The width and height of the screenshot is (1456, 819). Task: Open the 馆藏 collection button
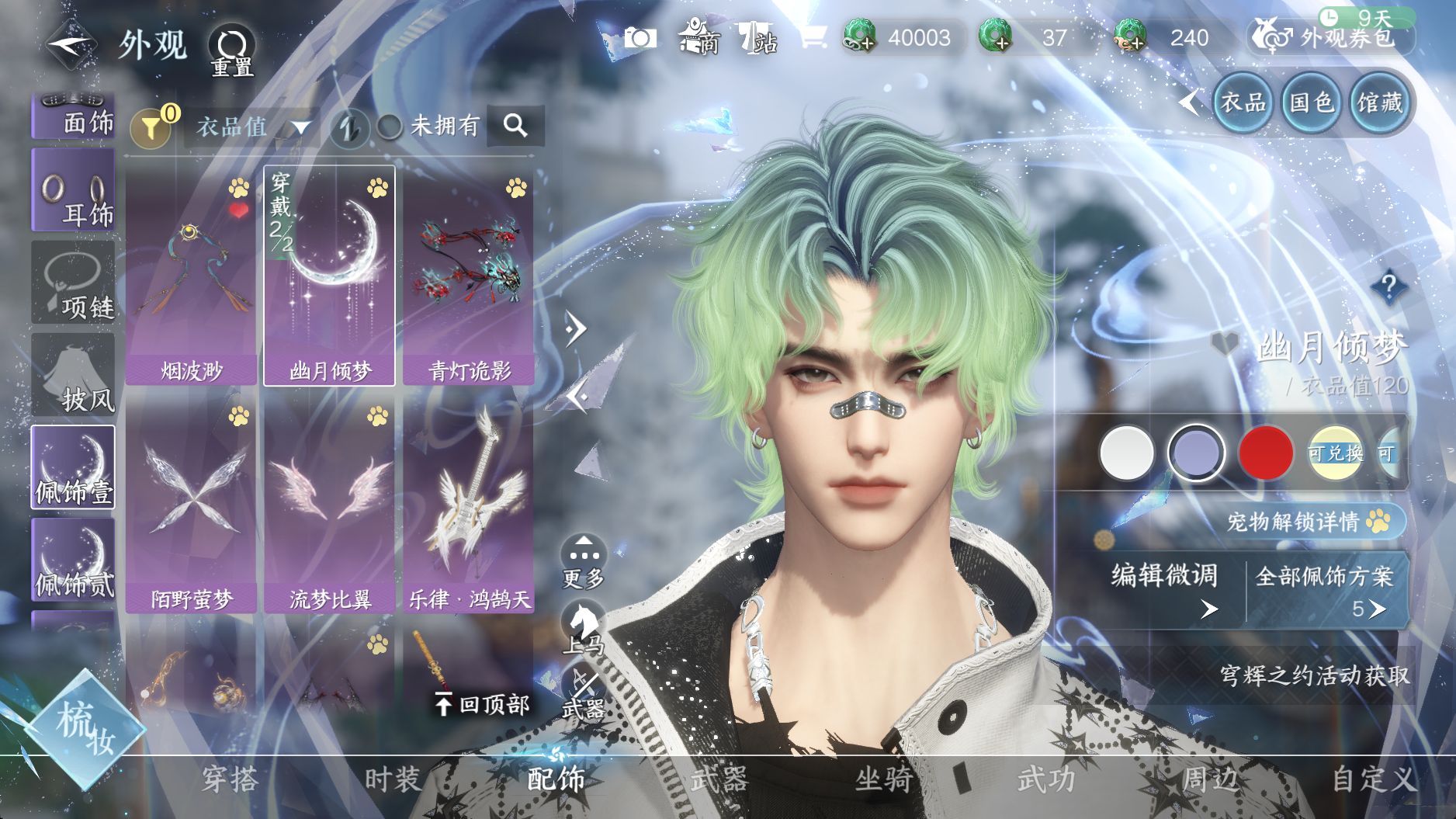1379,102
